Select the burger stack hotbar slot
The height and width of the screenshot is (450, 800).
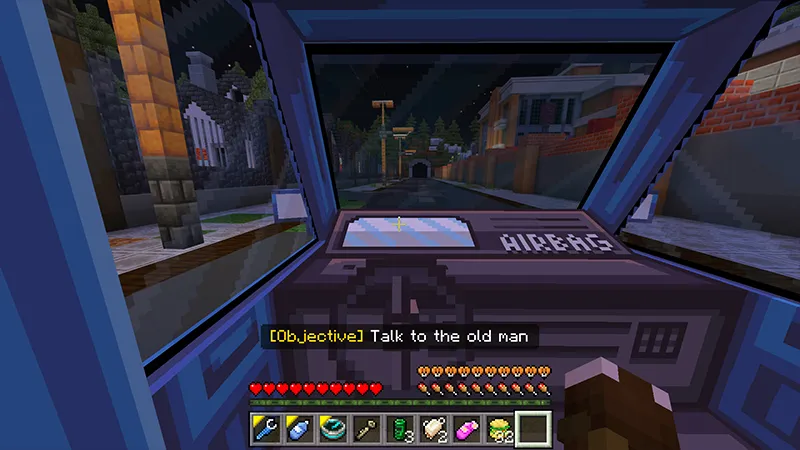pos(501,429)
